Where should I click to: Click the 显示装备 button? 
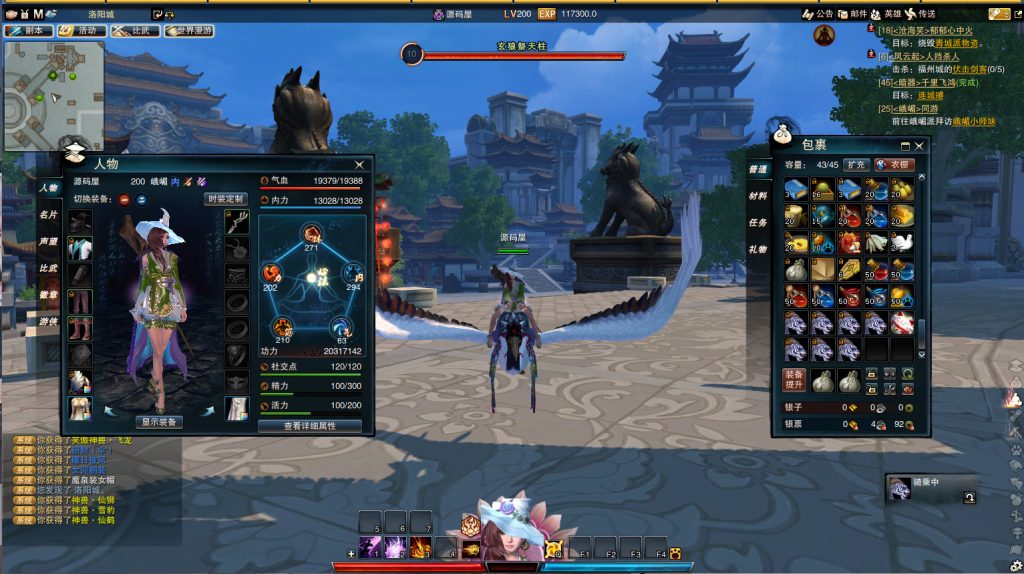click(x=158, y=422)
